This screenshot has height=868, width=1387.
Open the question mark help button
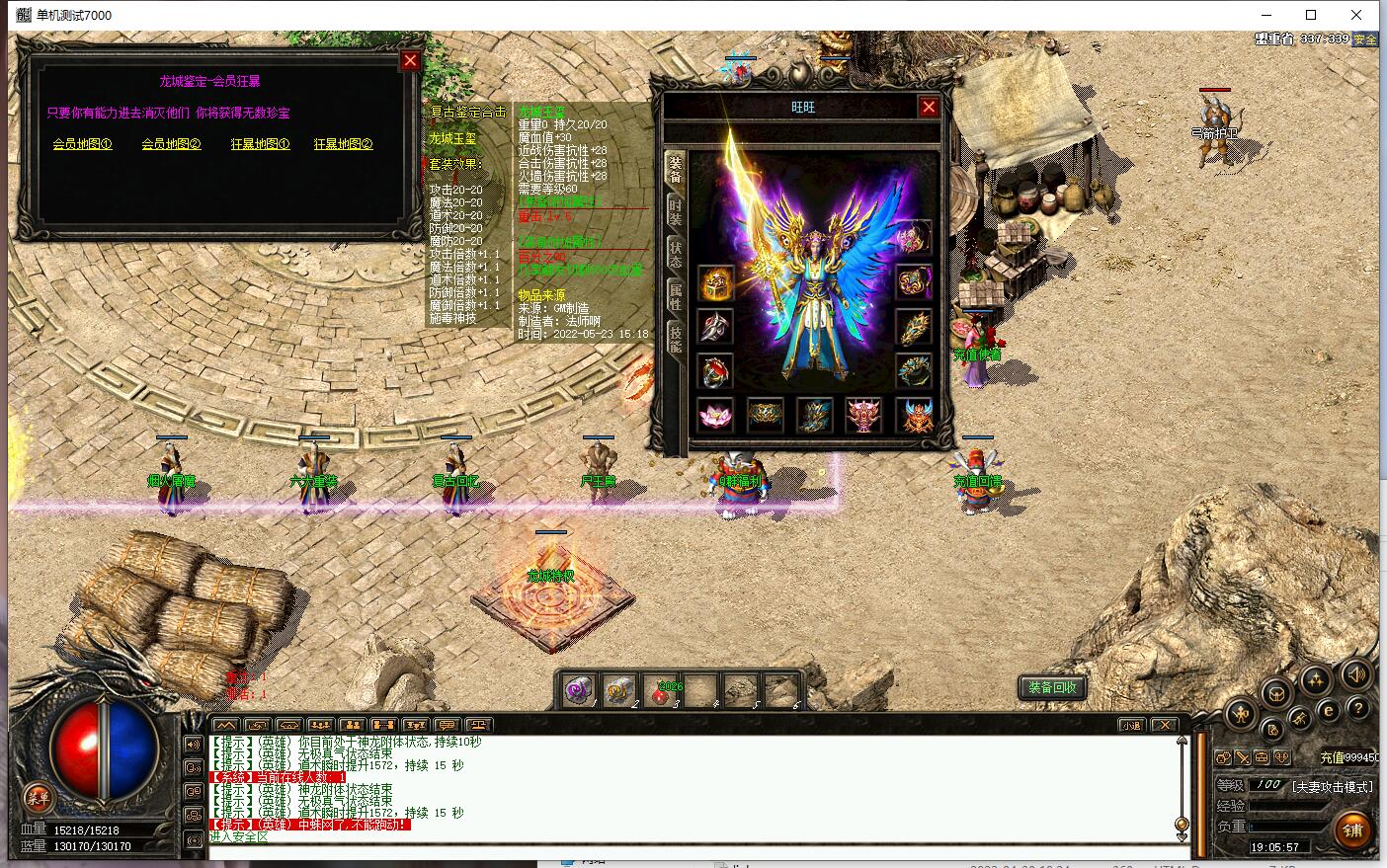[x=1359, y=708]
